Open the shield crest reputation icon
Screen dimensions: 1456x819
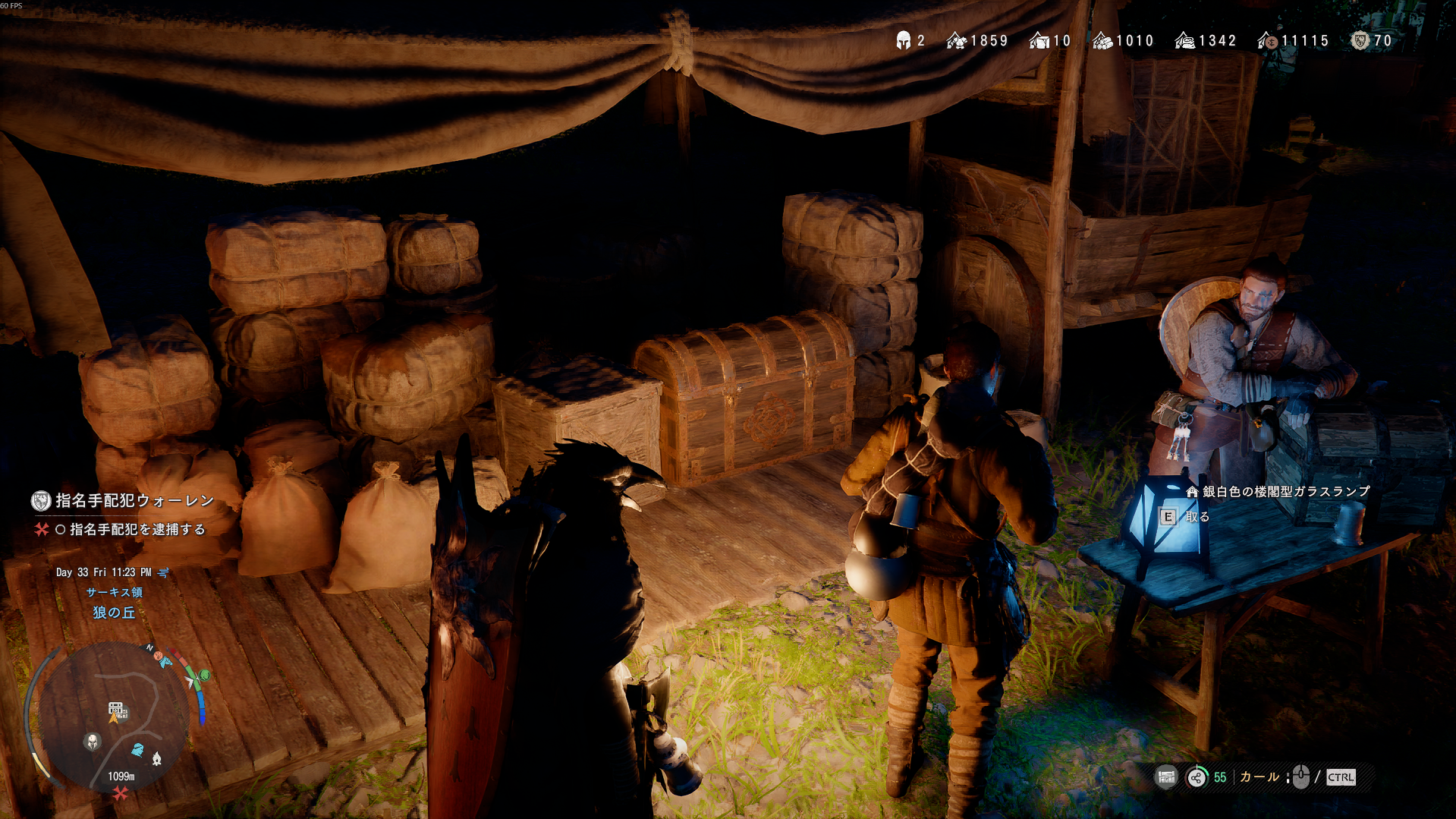(1360, 41)
